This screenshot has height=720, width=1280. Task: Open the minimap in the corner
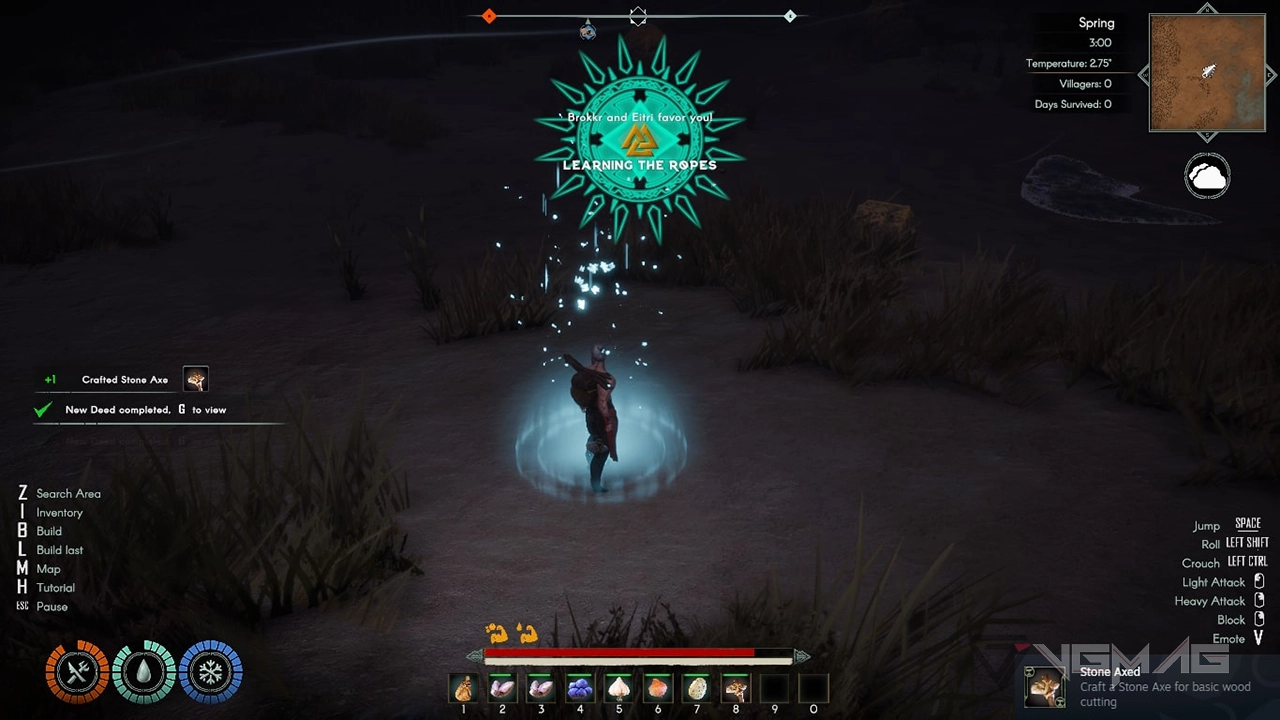click(x=1207, y=73)
